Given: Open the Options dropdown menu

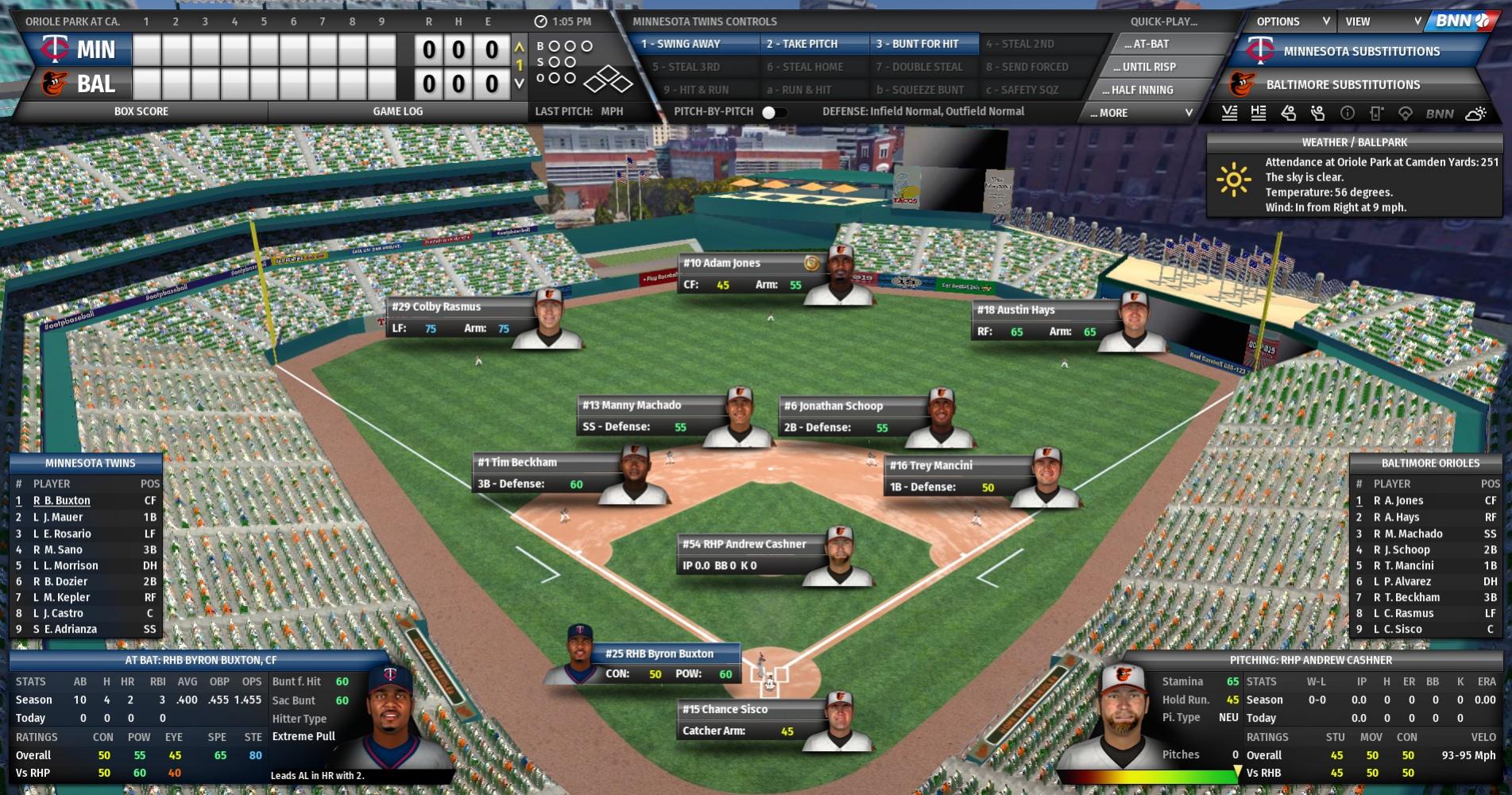Looking at the screenshot, I should (1291, 21).
